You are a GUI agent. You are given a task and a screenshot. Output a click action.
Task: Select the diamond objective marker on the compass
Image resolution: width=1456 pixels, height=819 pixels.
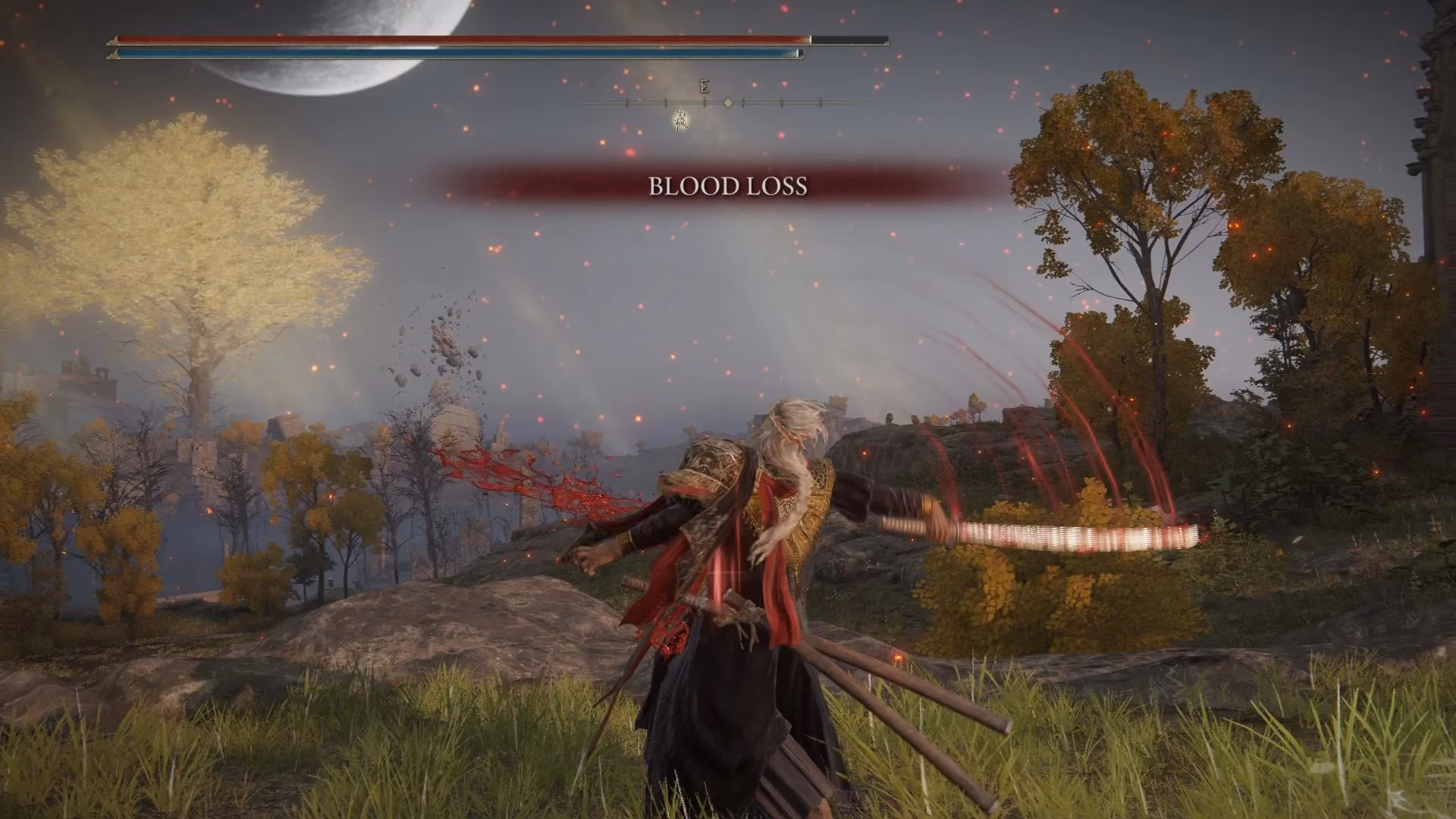[728, 102]
